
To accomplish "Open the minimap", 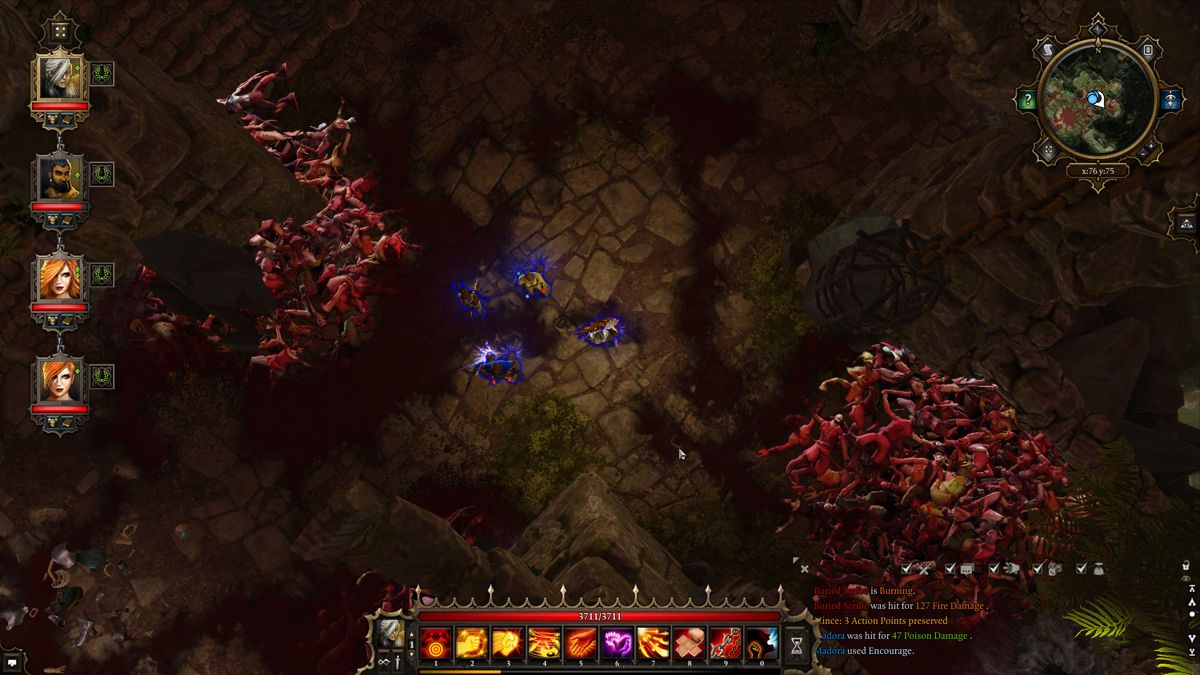I will [x=1098, y=99].
